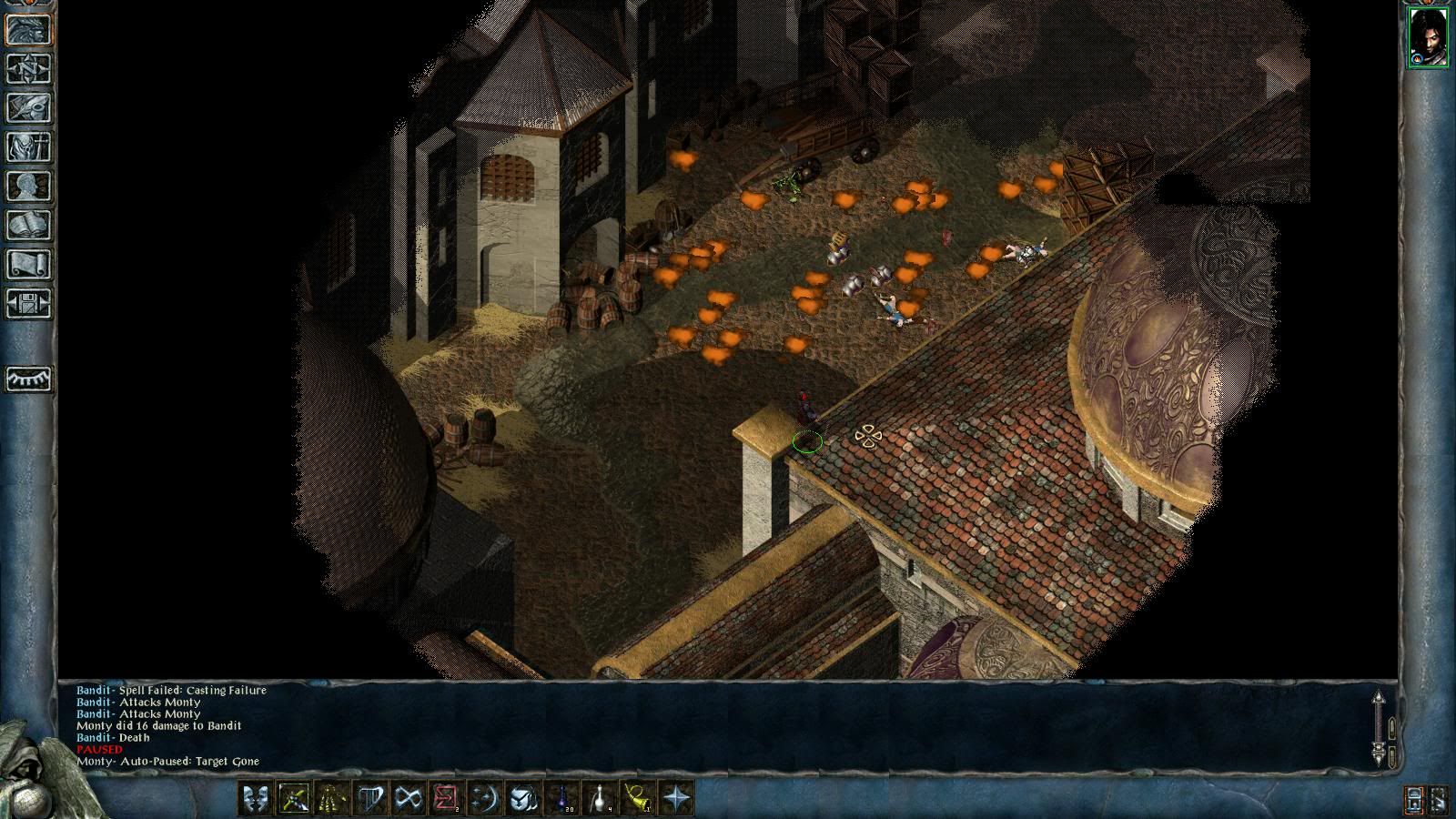Viewport: 1456px width, 819px height.
Task: Open the options via floppy disk button
Action: click(x=29, y=303)
